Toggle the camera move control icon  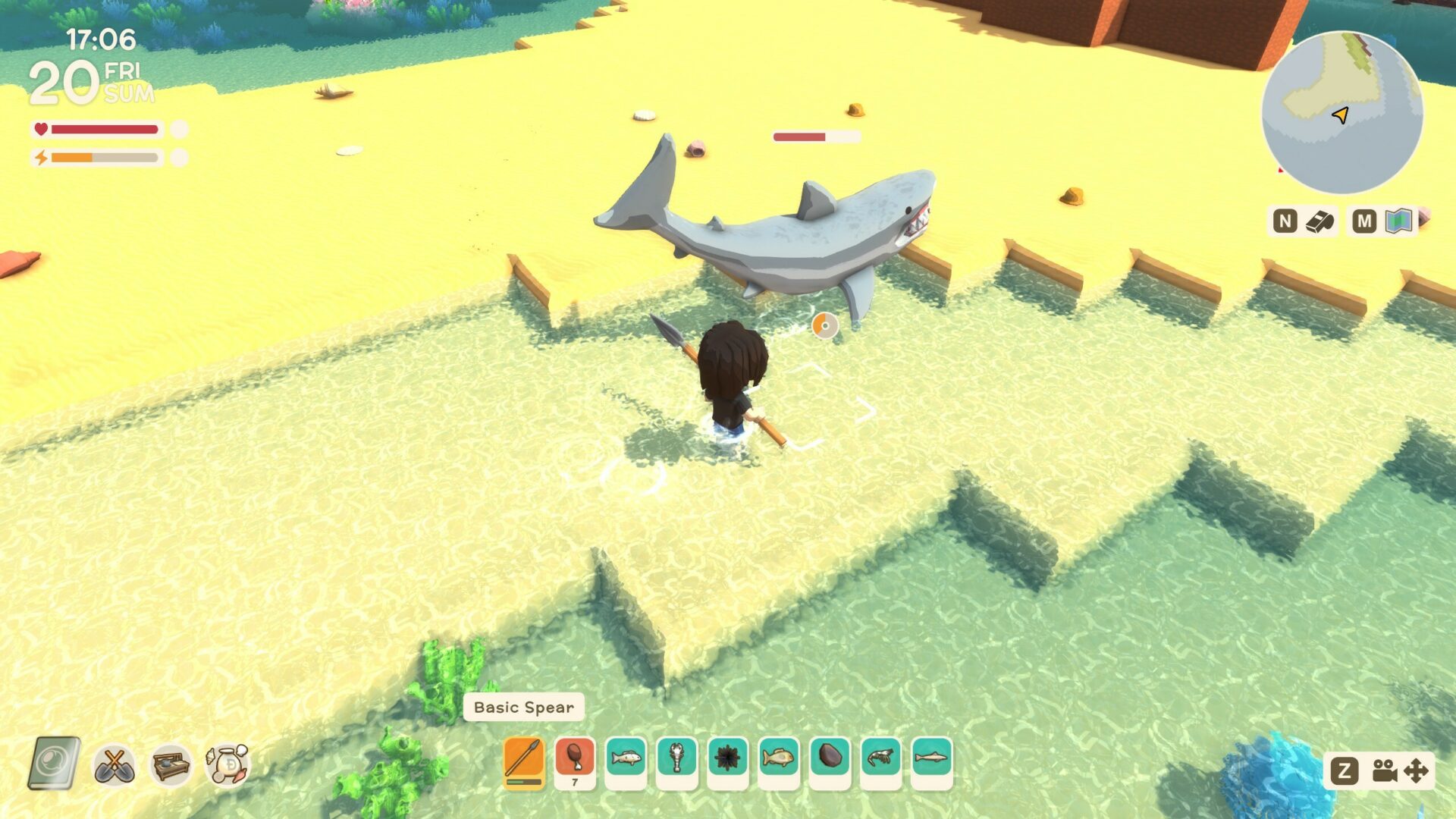pos(1400,771)
